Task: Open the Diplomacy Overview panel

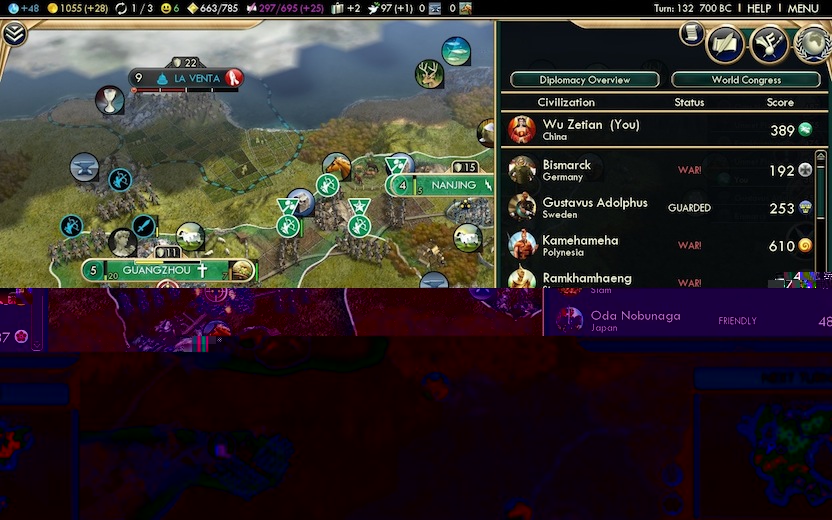Action: (585, 80)
